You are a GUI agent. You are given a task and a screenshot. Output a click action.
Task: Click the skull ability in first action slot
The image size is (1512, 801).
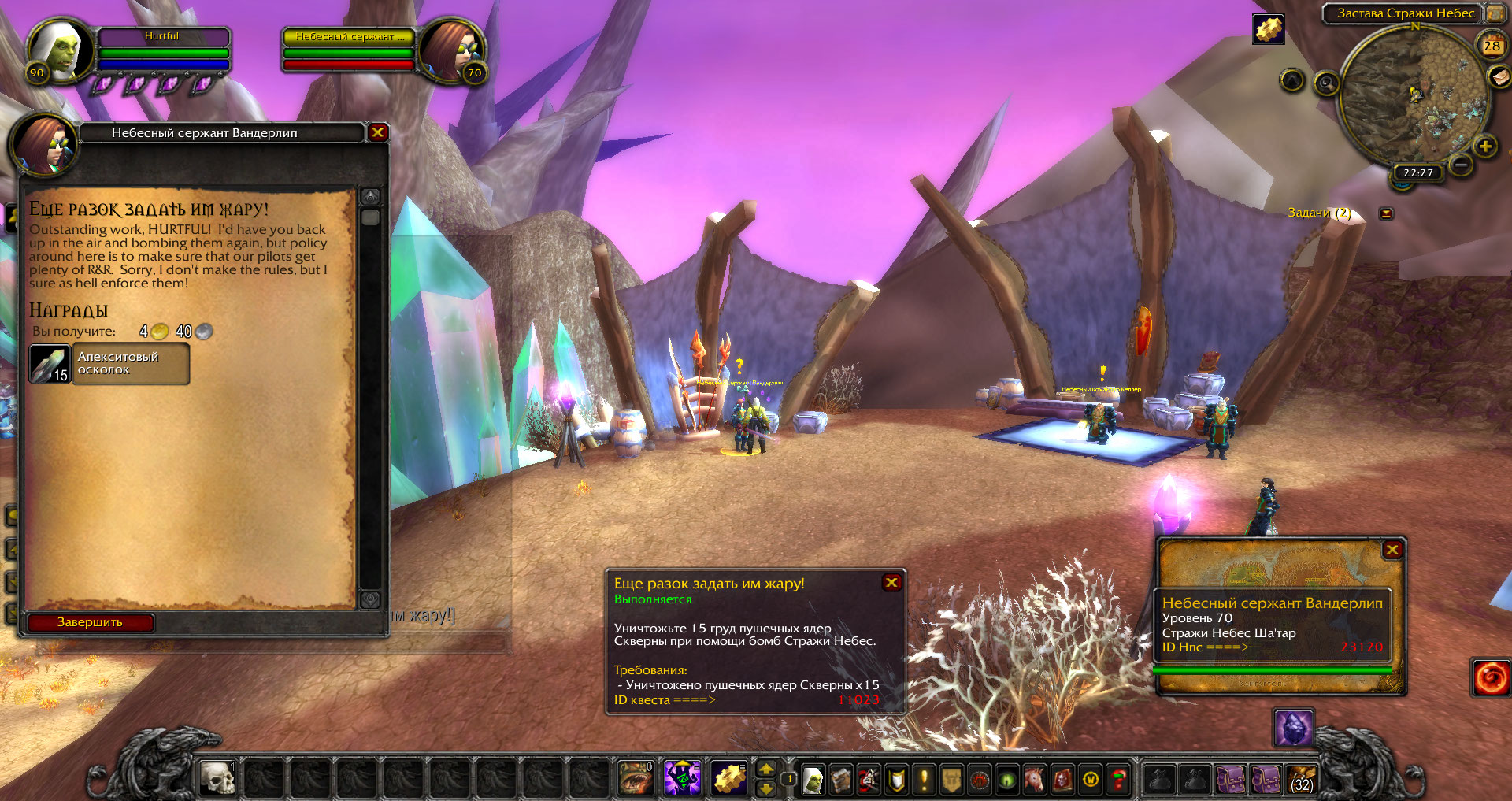217,779
